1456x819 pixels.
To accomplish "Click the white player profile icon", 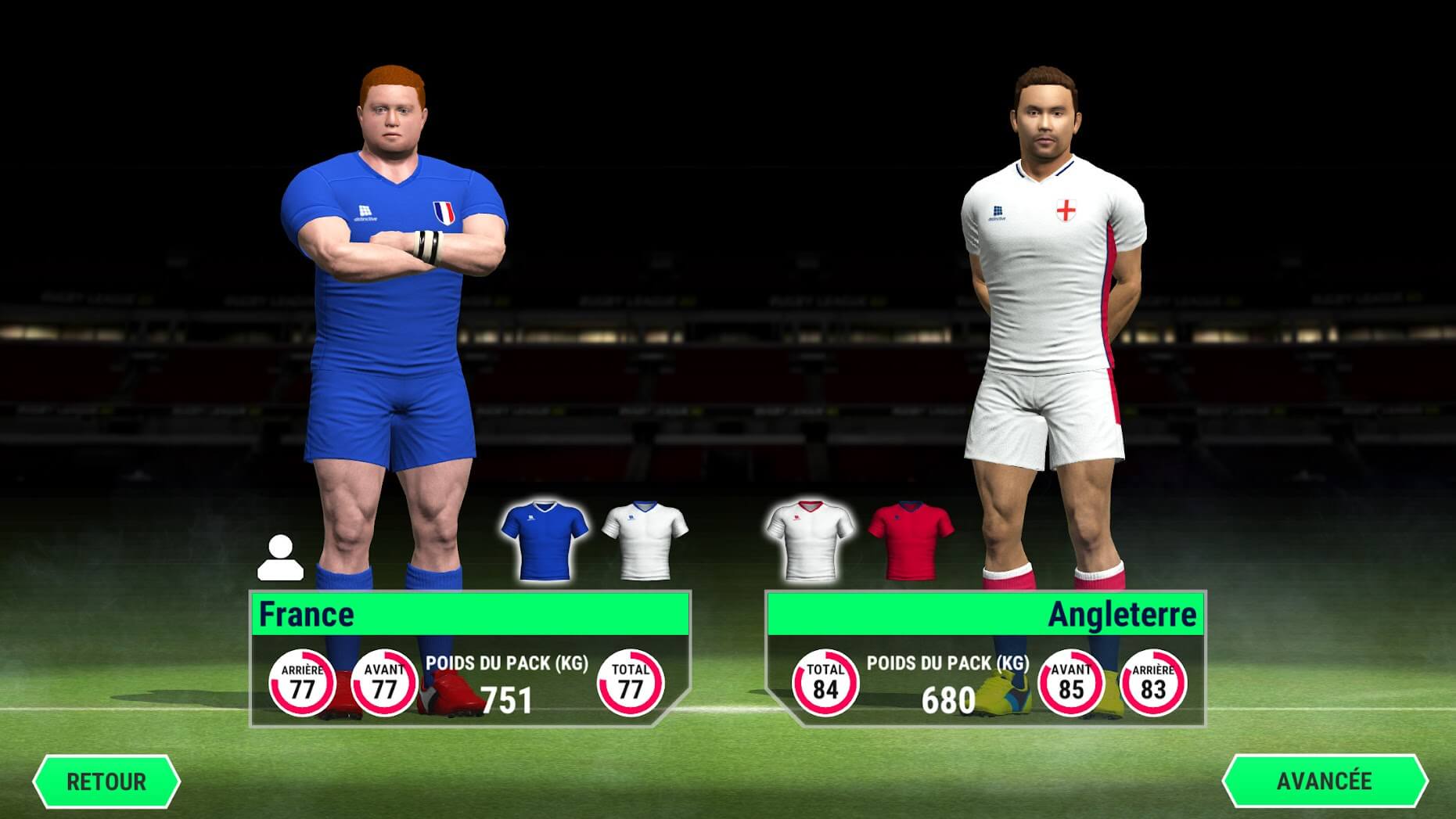I will (280, 558).
